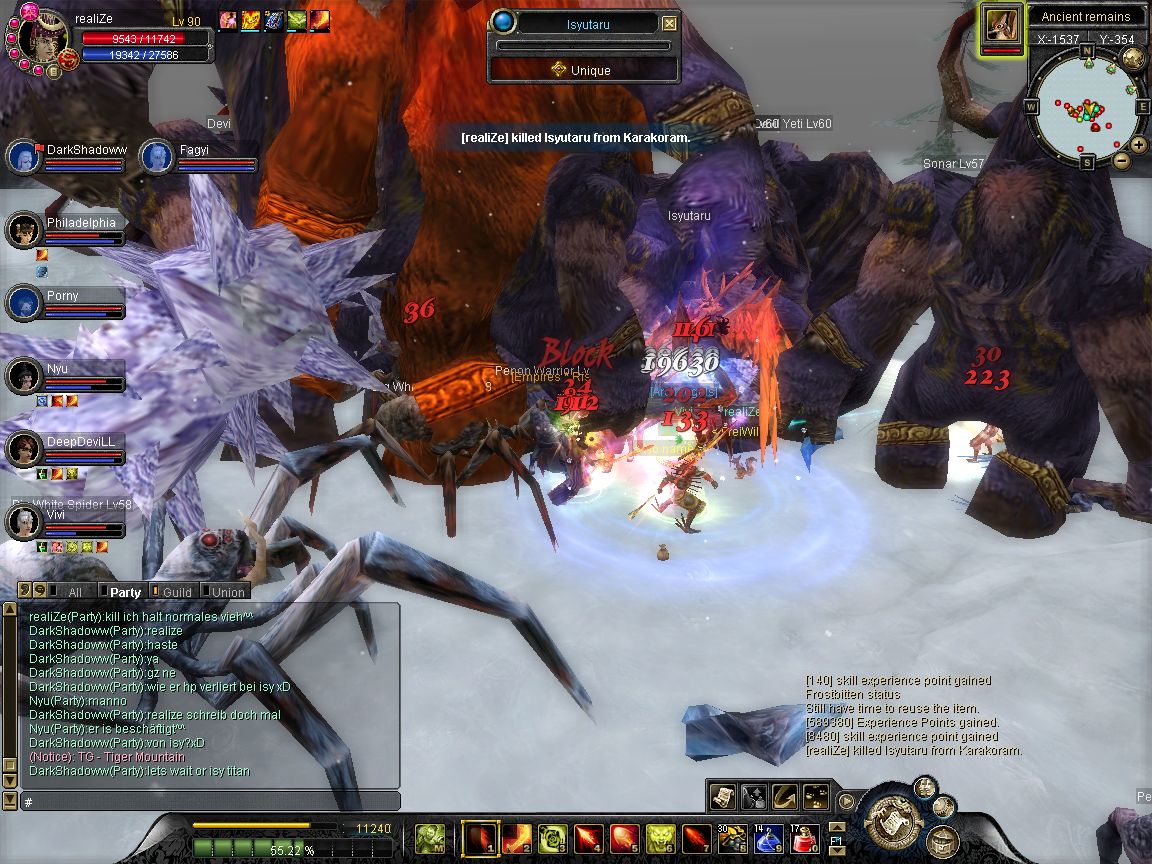Open the world map globe button

[x=1133, y=57]
